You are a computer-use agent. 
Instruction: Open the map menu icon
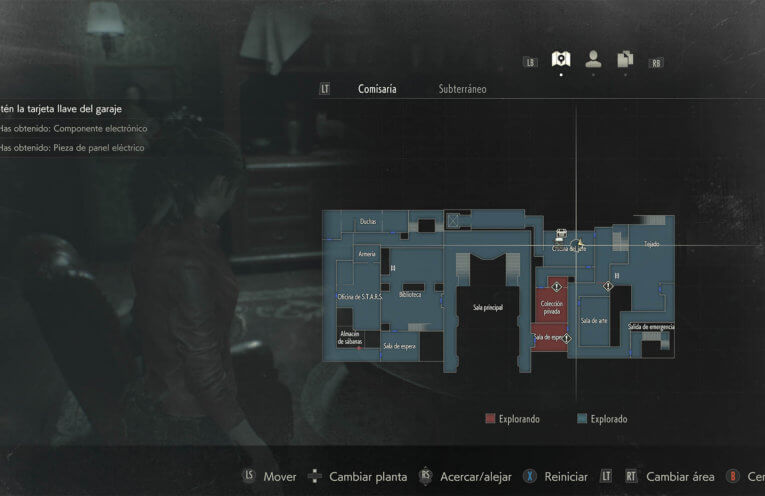pyautogui.click(x=561, y=60)
